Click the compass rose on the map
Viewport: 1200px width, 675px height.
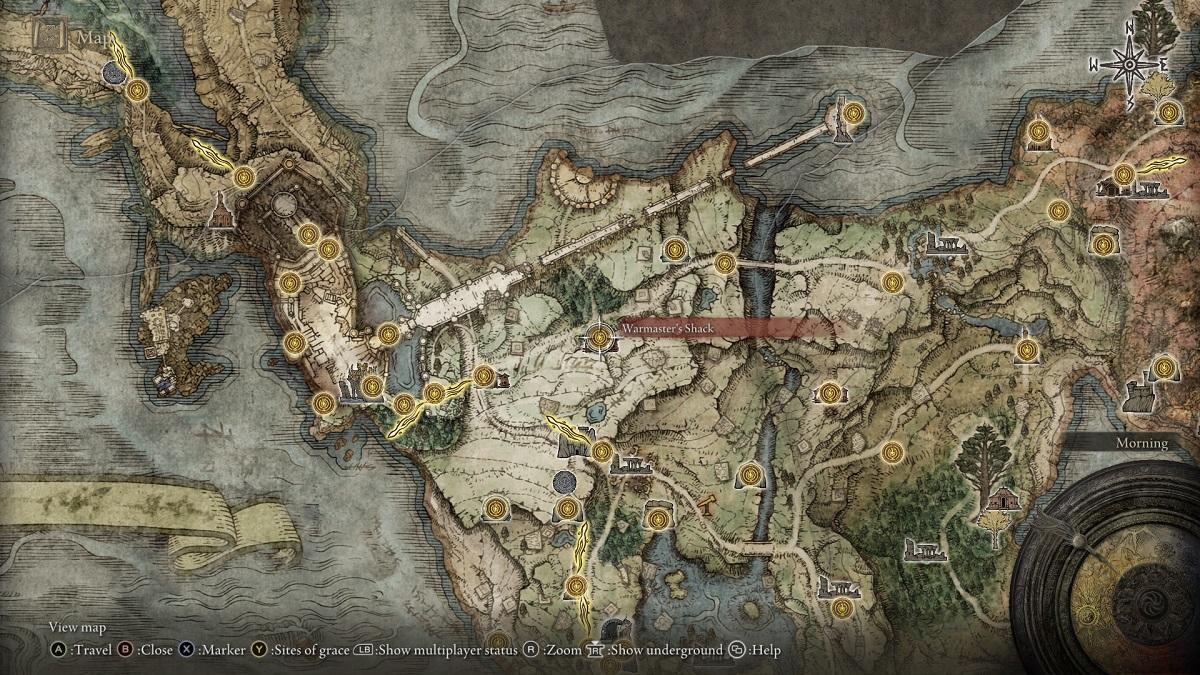tap(1129, 64)
